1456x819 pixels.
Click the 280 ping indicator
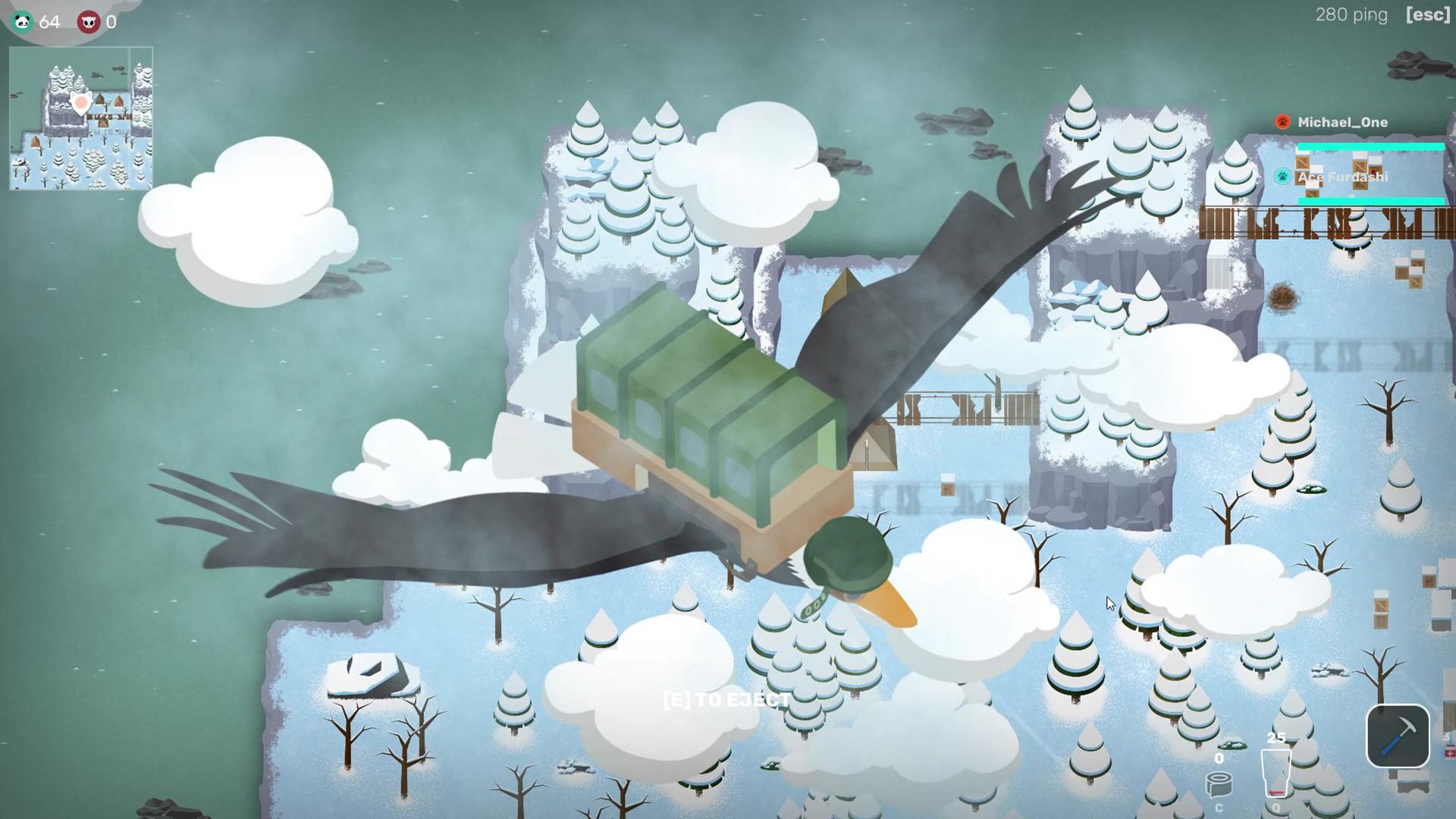coord(1351,14)
